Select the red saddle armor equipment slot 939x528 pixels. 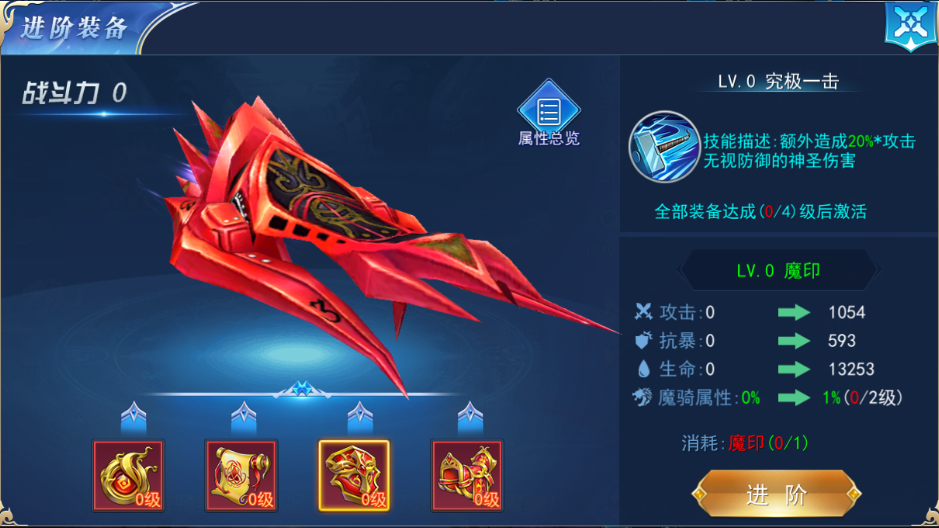pyautogui.click(x=467, y=474)
